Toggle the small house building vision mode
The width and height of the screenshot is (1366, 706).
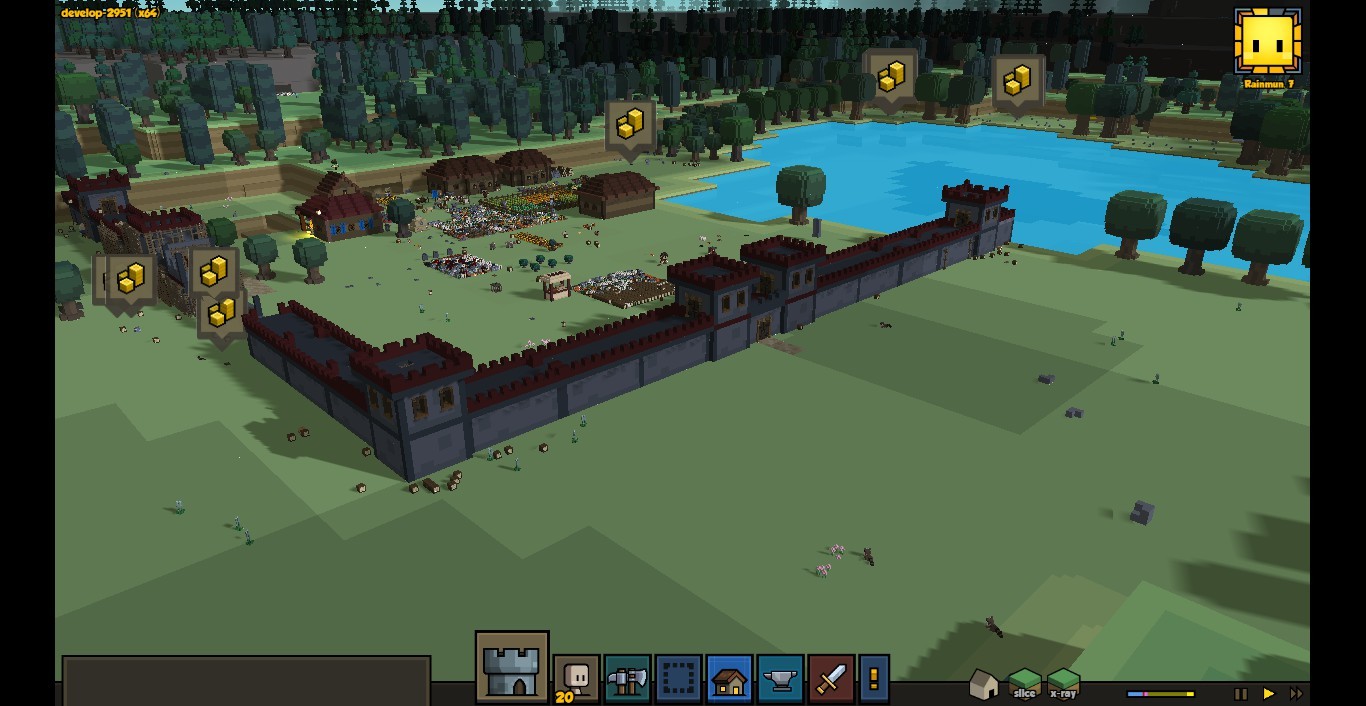[984, 684]
